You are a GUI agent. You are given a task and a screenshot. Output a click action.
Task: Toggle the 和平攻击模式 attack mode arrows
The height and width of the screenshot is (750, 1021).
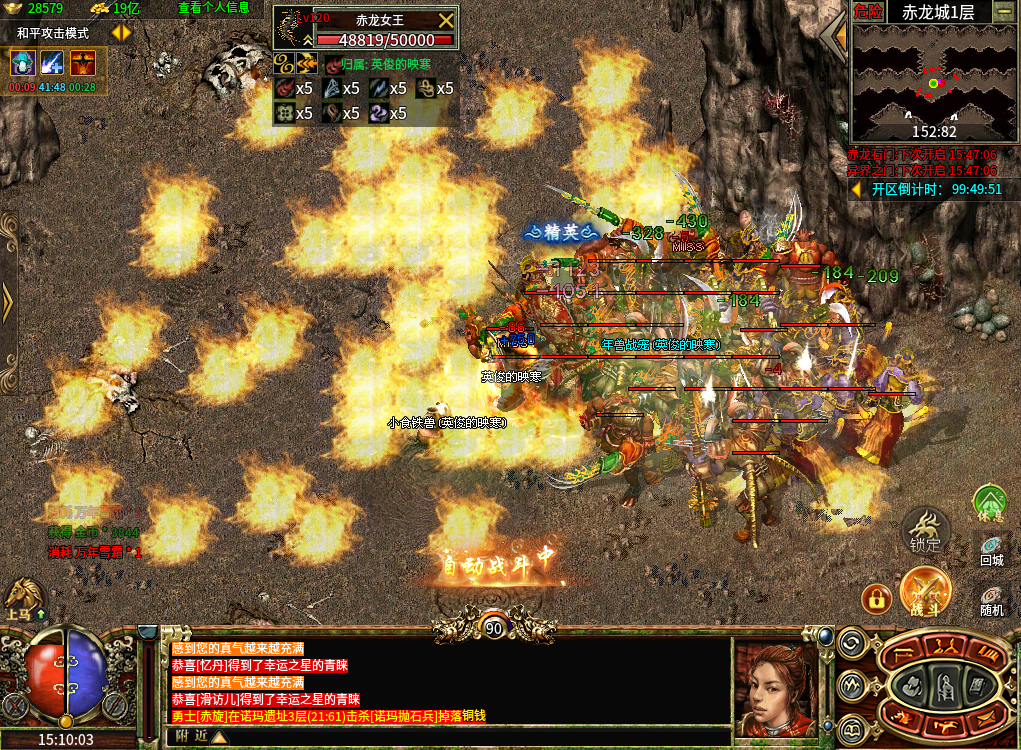[x=121, y=32]
